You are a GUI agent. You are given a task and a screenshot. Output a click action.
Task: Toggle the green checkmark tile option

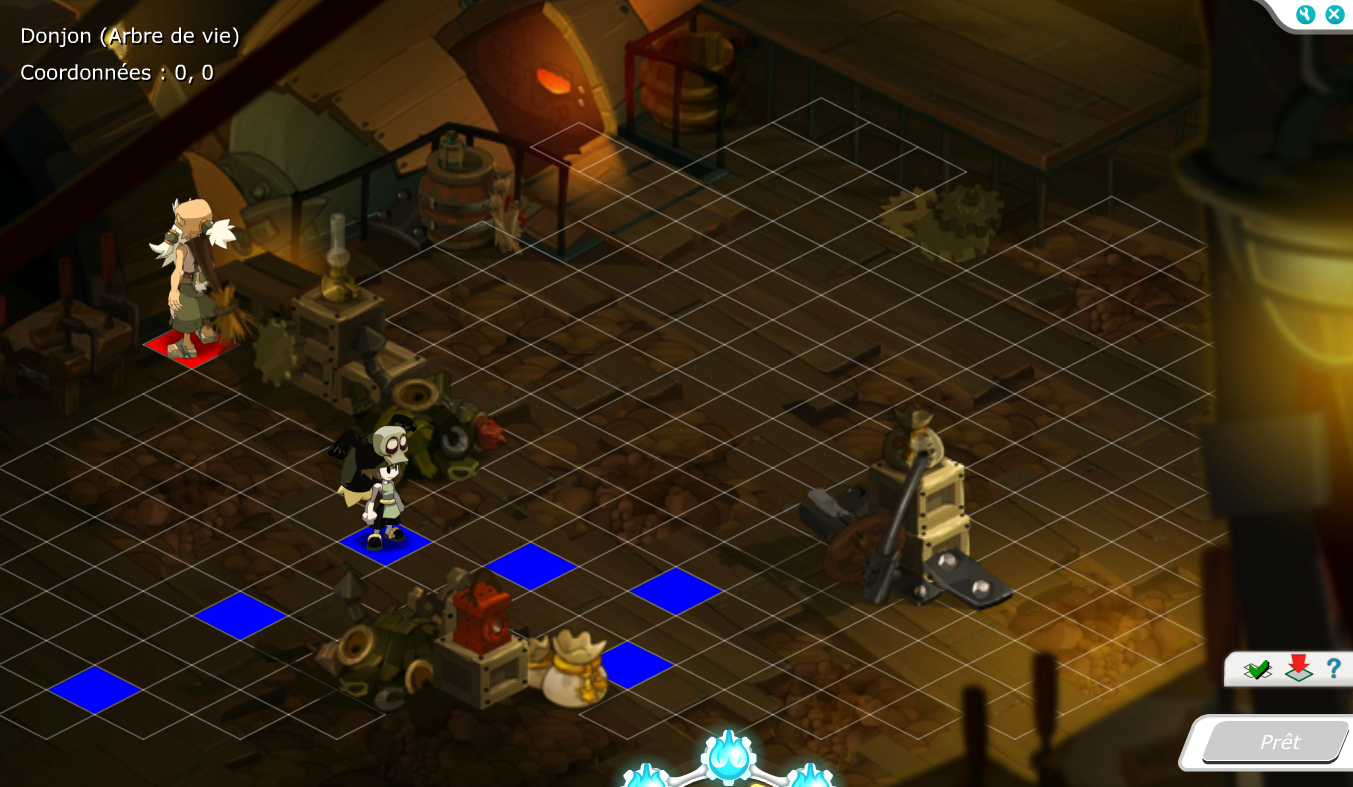coord(1257,669)
